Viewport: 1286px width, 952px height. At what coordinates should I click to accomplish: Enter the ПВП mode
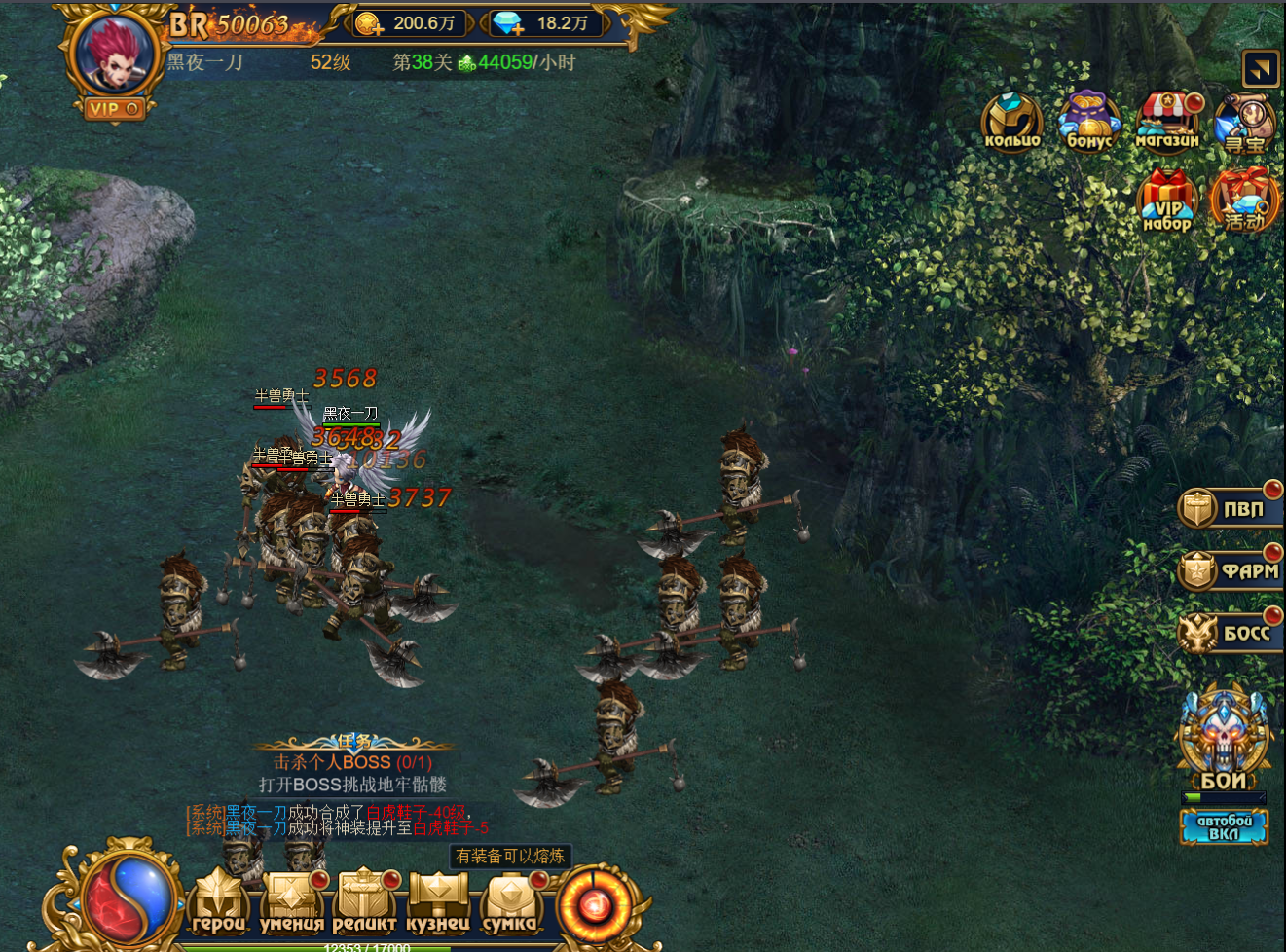pyautogui.click(x=1230, y=508)
